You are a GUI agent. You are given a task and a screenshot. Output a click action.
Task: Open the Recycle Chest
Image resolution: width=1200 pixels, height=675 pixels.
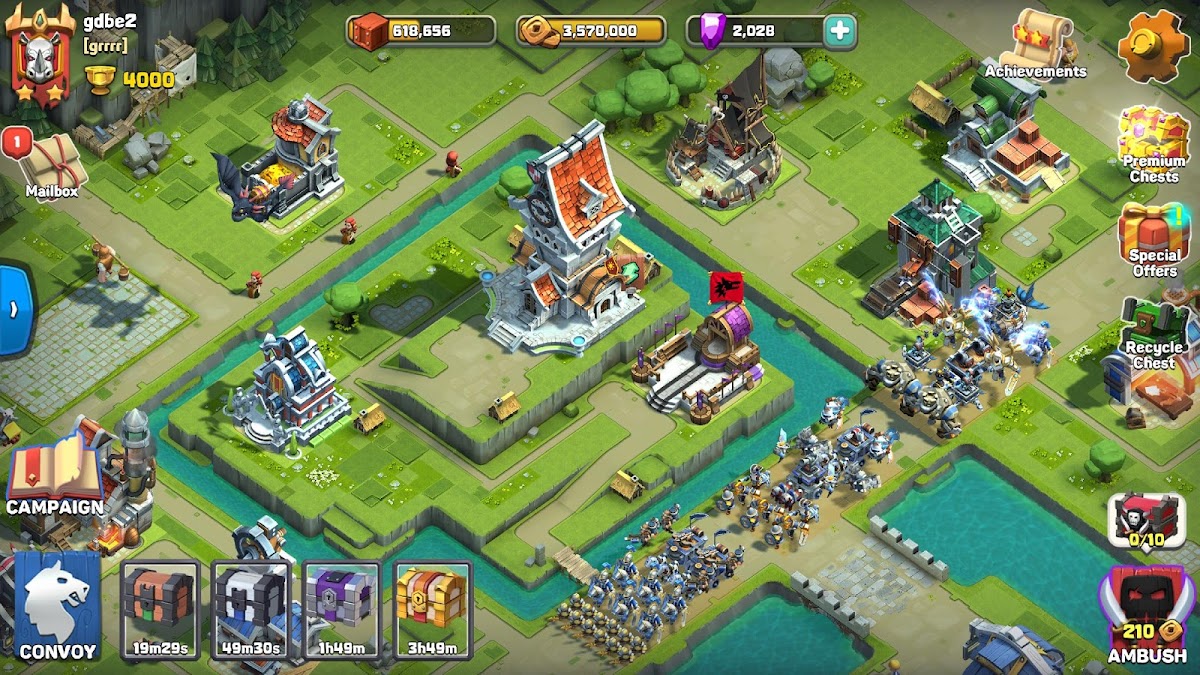point(1153,335)
